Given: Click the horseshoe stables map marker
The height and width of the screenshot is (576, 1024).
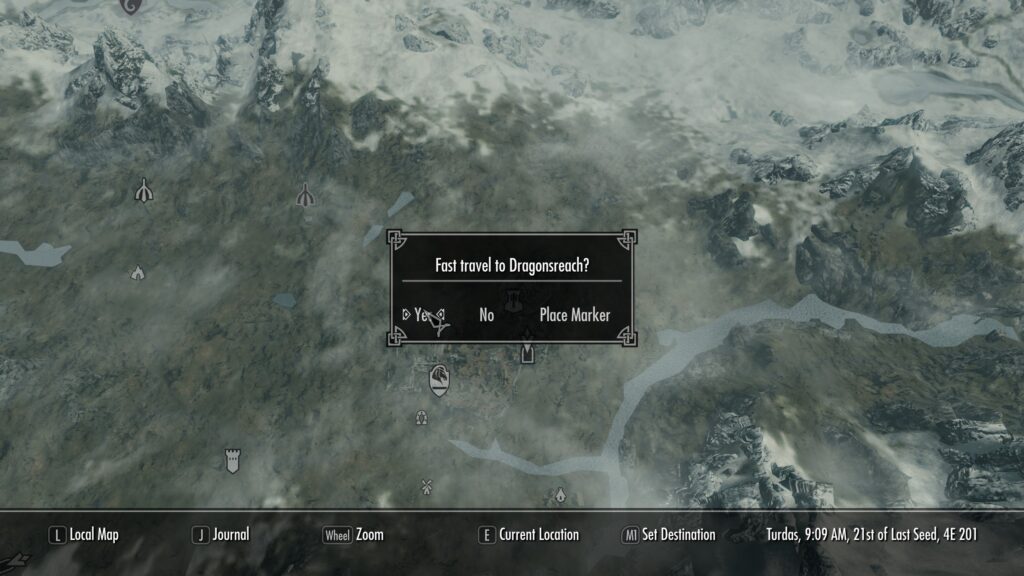Looking at the screenshot, I should click(421, 417).
